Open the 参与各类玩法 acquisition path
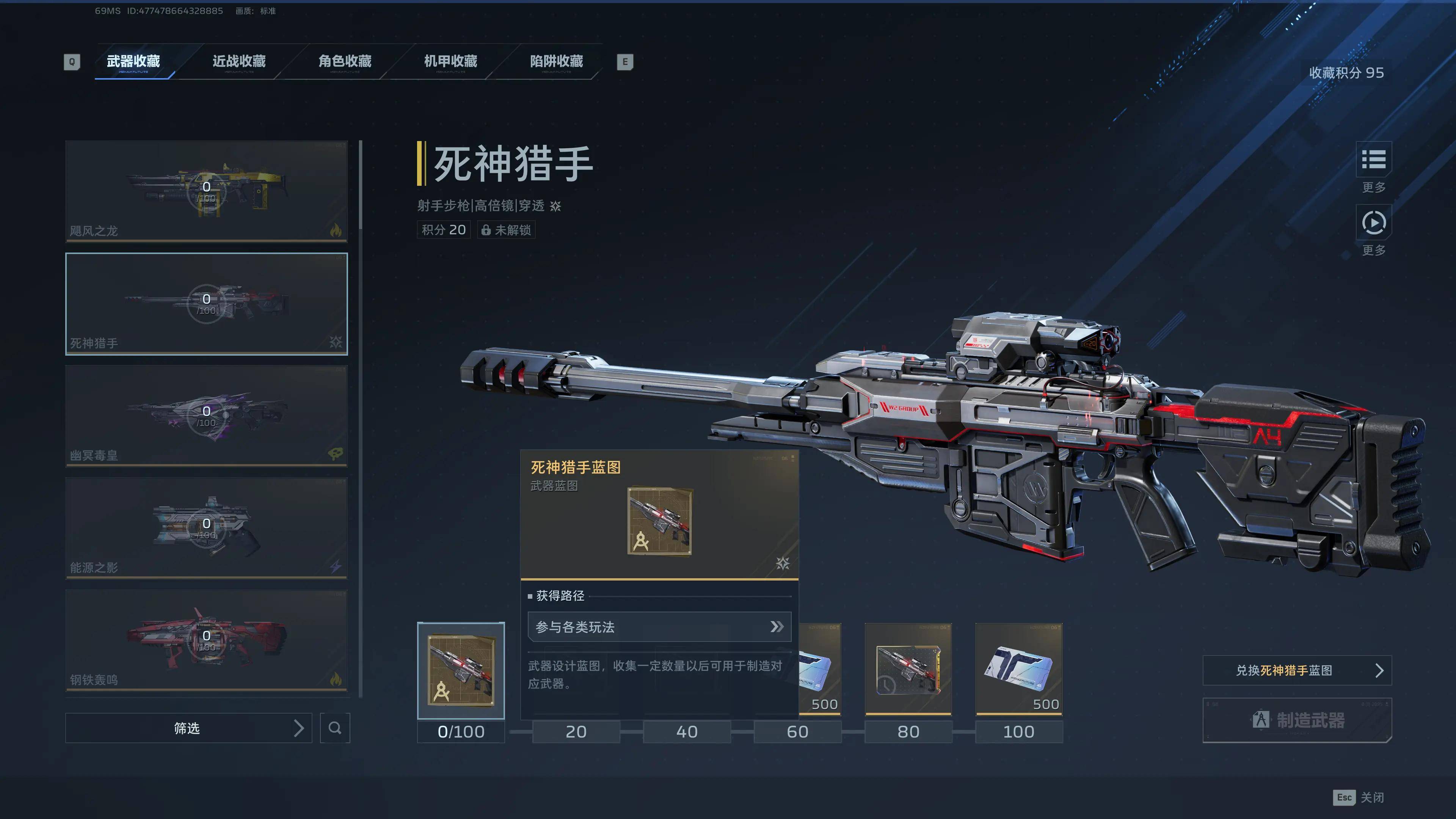Screen dimensions: 1456x819 pos(659,627)
